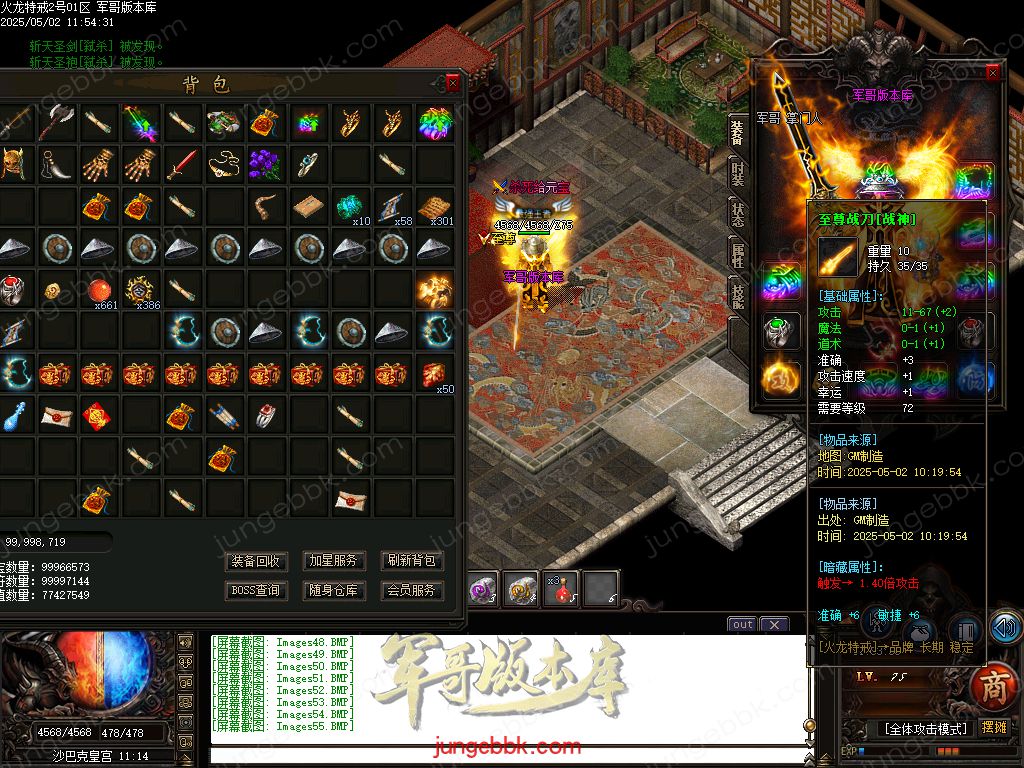Close the 背包 inventory window
1024x768 pixels.
[453, 83]
